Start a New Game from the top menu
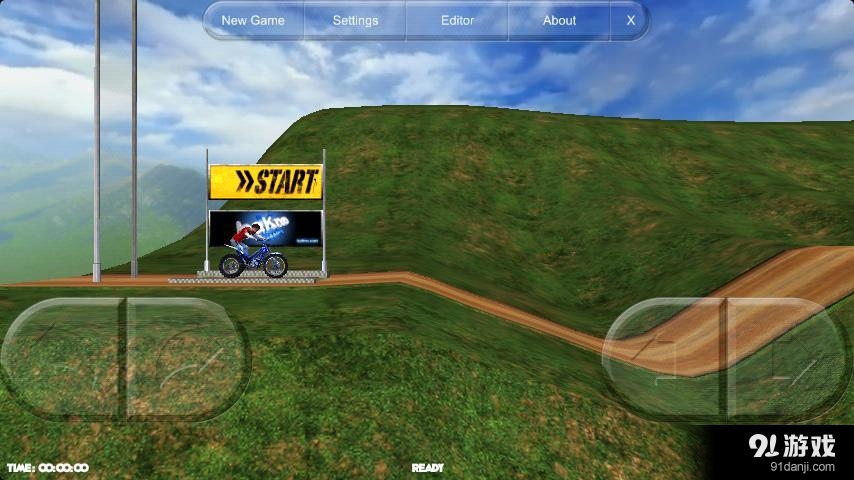854x480 pixels. point(253,20)
